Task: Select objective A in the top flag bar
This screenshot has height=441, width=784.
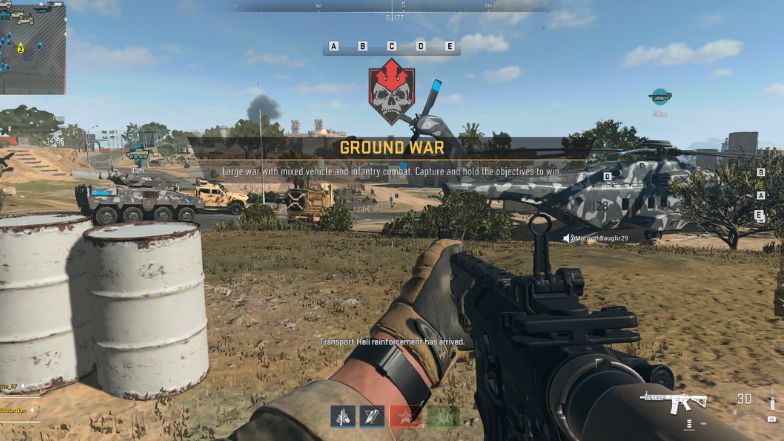Action: point(334,46)
